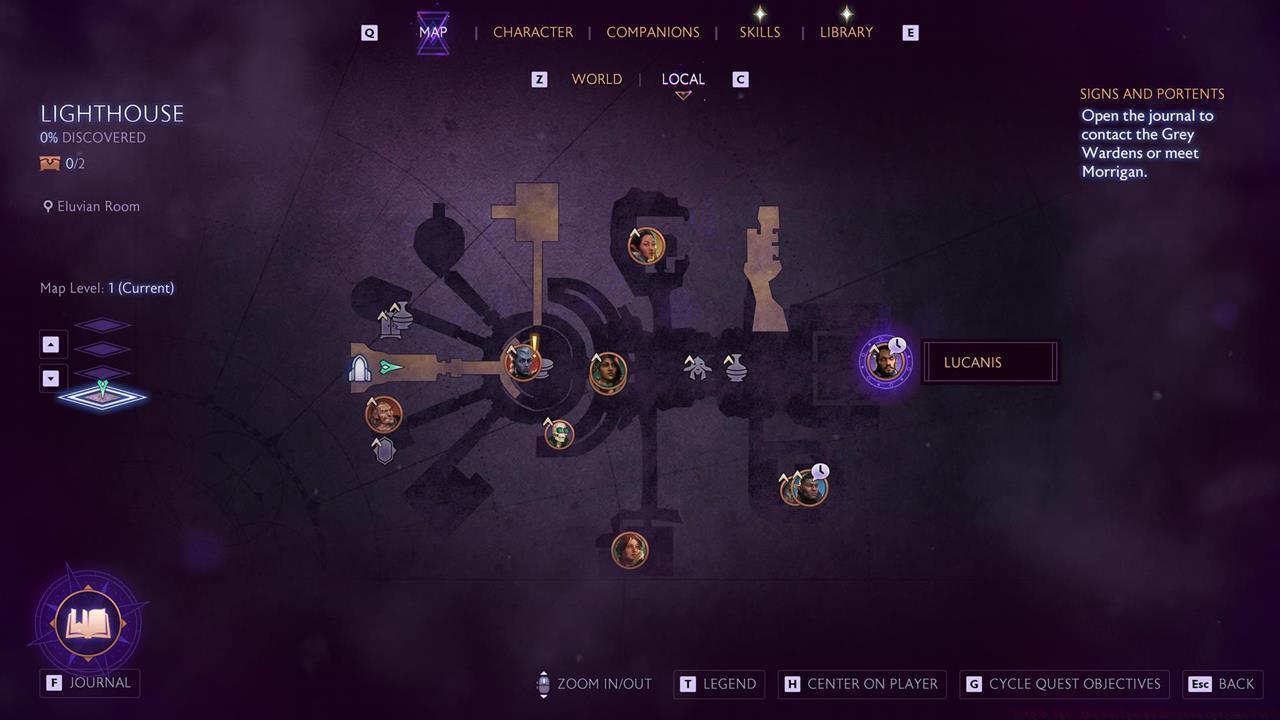
Task: Click the skeleton companion portrait on the map
Action: point(557,433)
